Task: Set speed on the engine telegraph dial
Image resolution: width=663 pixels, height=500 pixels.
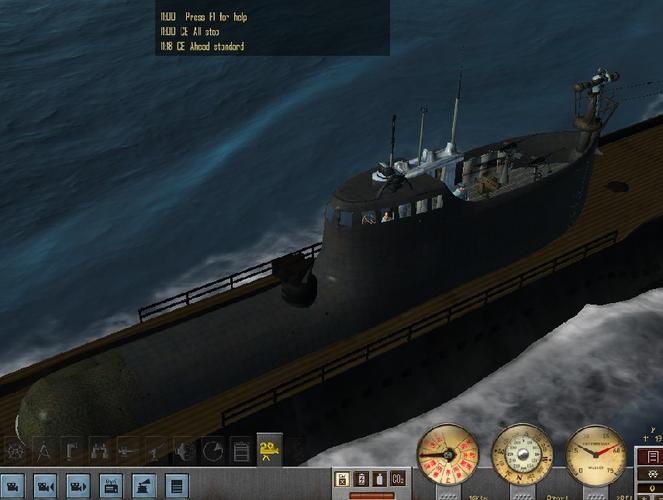Action: pyautogui.click(x=445, y=455)
